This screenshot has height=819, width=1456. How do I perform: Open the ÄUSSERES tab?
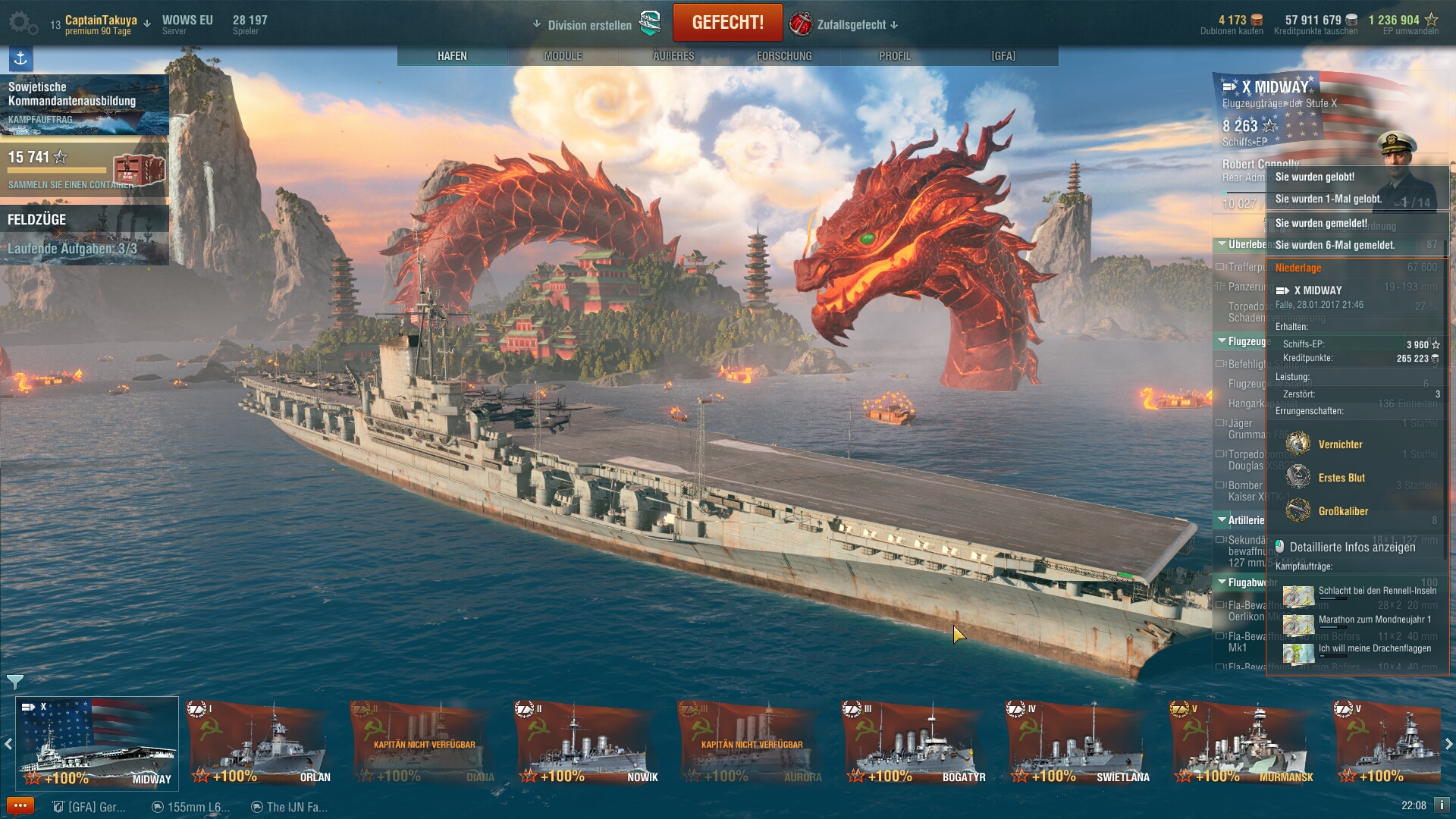coord(673,56)
